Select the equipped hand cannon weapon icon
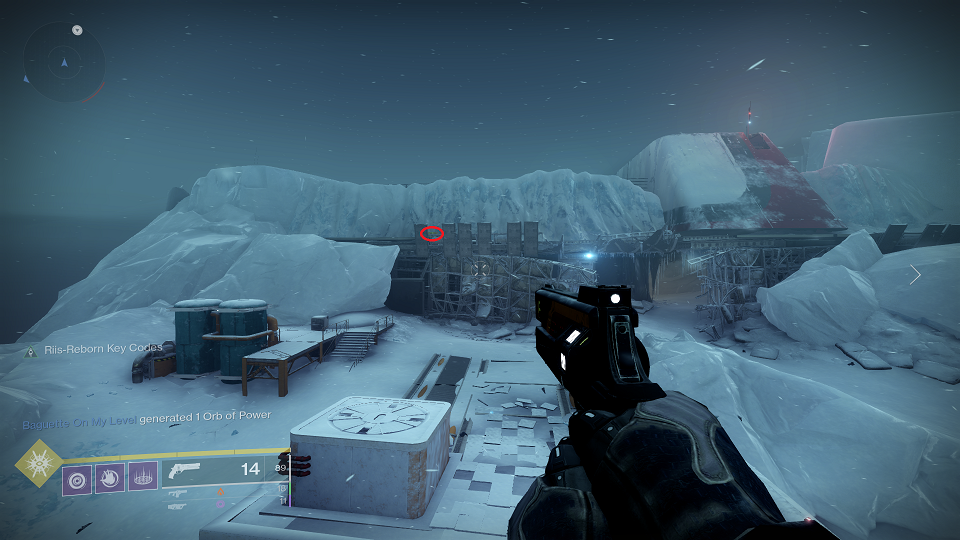Screen dimensions: 960x540 pyautogui.click(x=186, y=469)
